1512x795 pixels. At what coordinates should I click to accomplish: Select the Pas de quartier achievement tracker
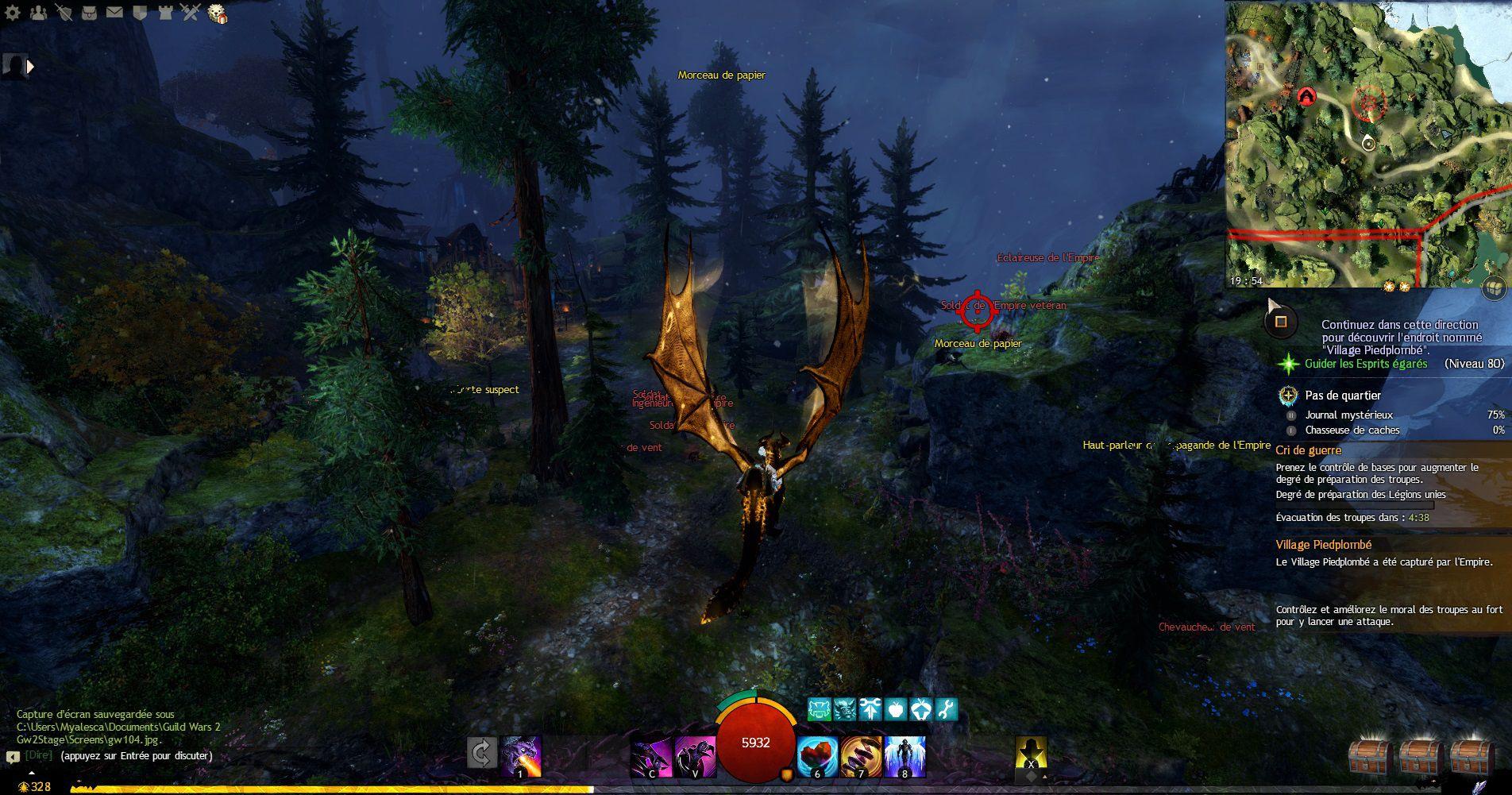1342,396
